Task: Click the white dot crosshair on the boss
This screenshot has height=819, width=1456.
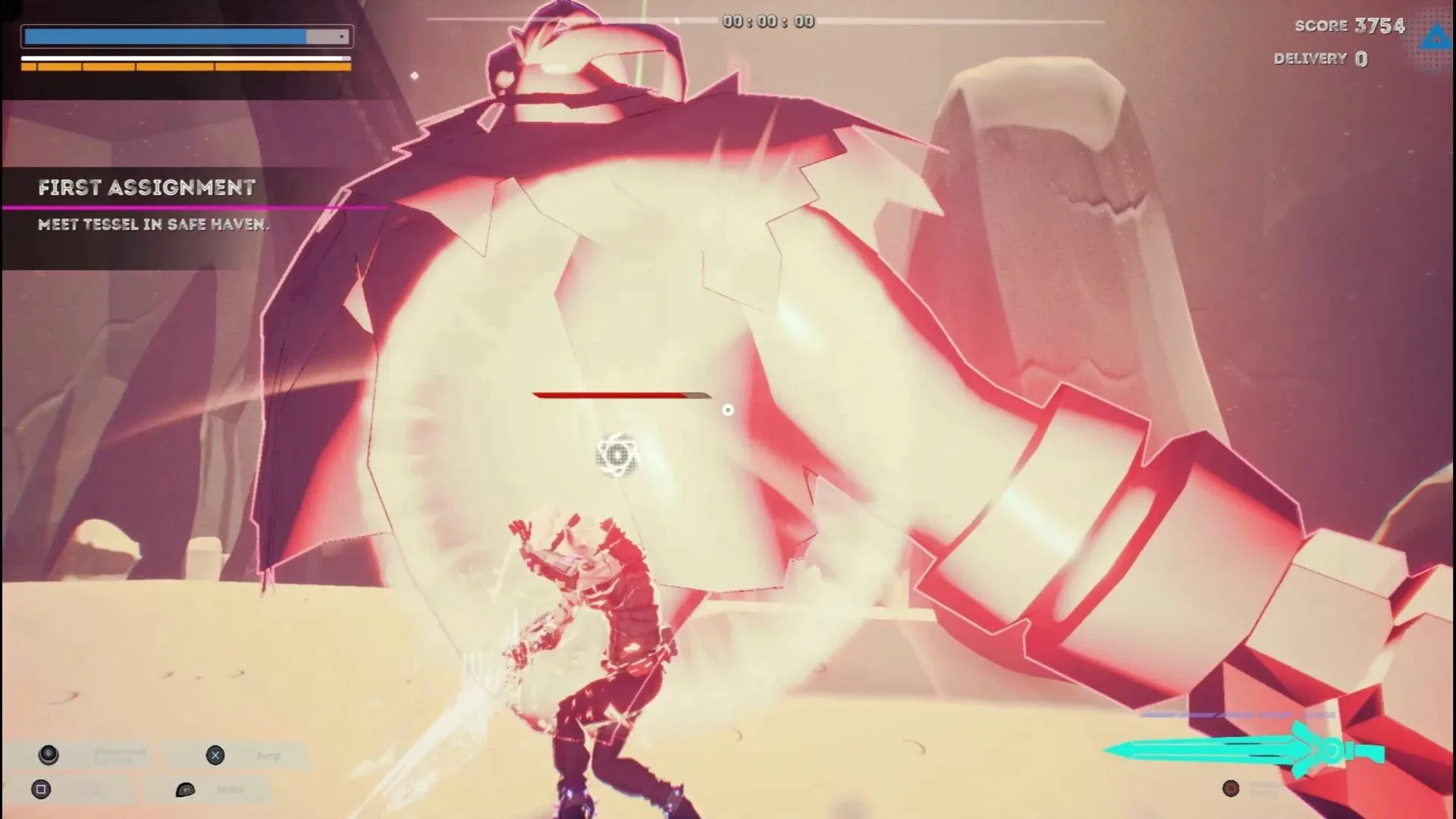Action: (730, 409)
